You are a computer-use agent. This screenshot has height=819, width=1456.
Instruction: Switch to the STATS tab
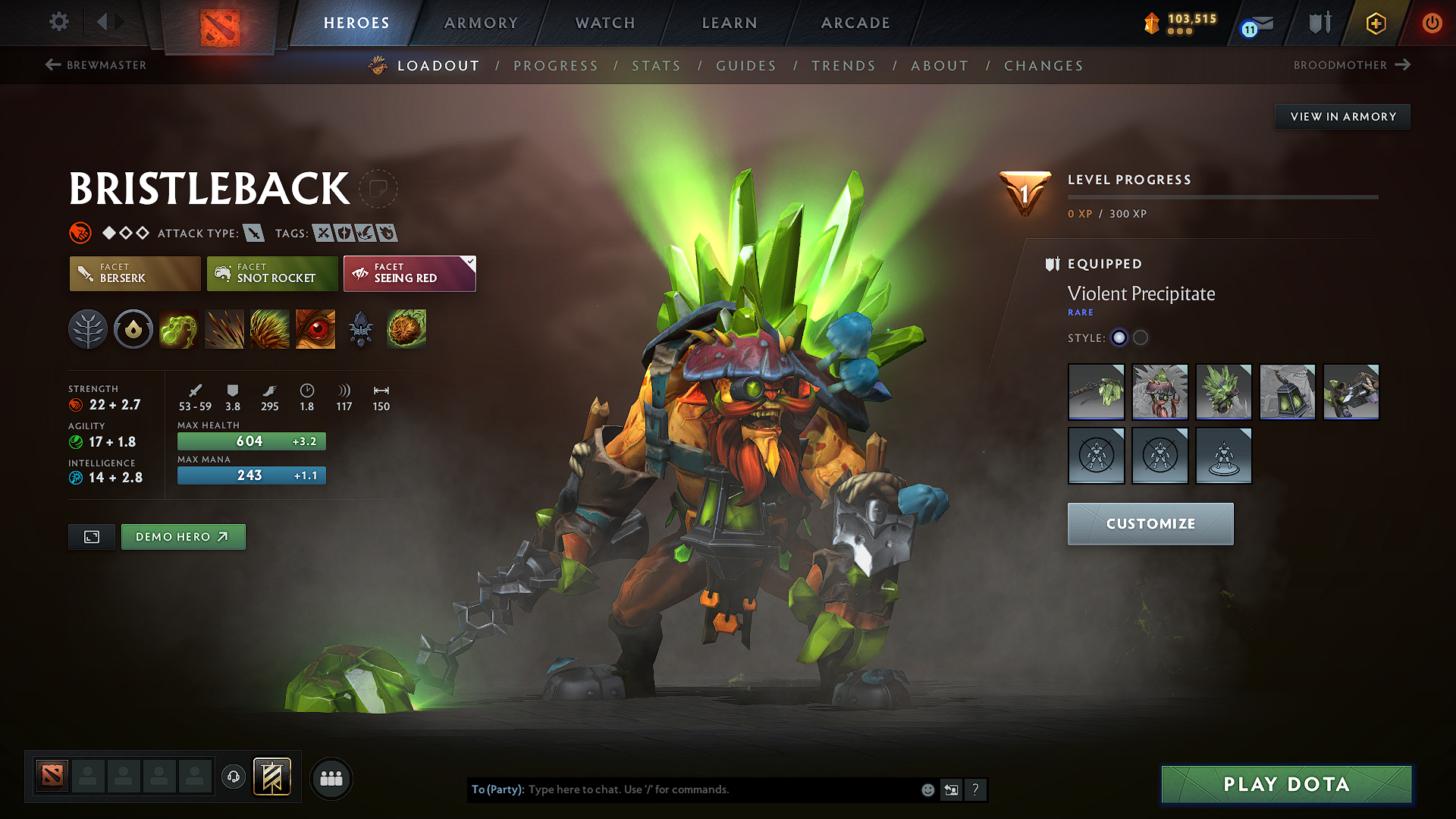point(656,66)
